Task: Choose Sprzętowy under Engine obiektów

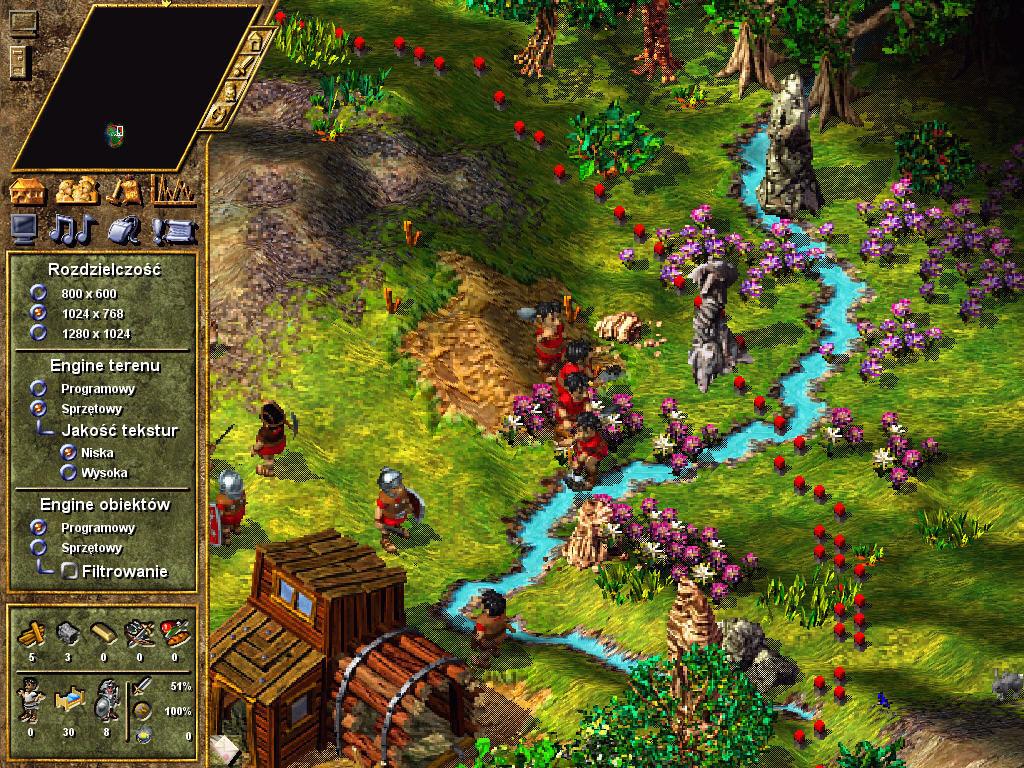Action: [39, 547]
